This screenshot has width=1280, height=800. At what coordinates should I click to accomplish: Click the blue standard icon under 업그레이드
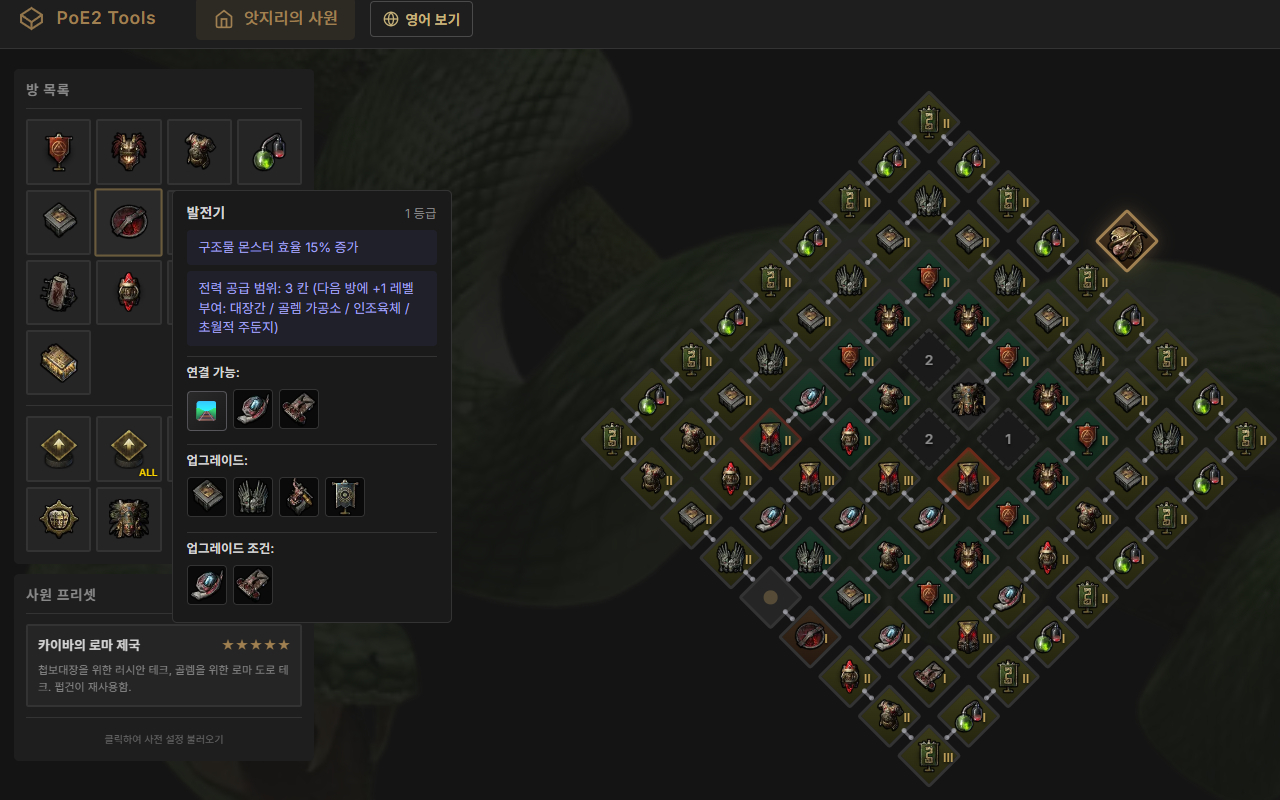pyautogui.click(x=344, y=496)
